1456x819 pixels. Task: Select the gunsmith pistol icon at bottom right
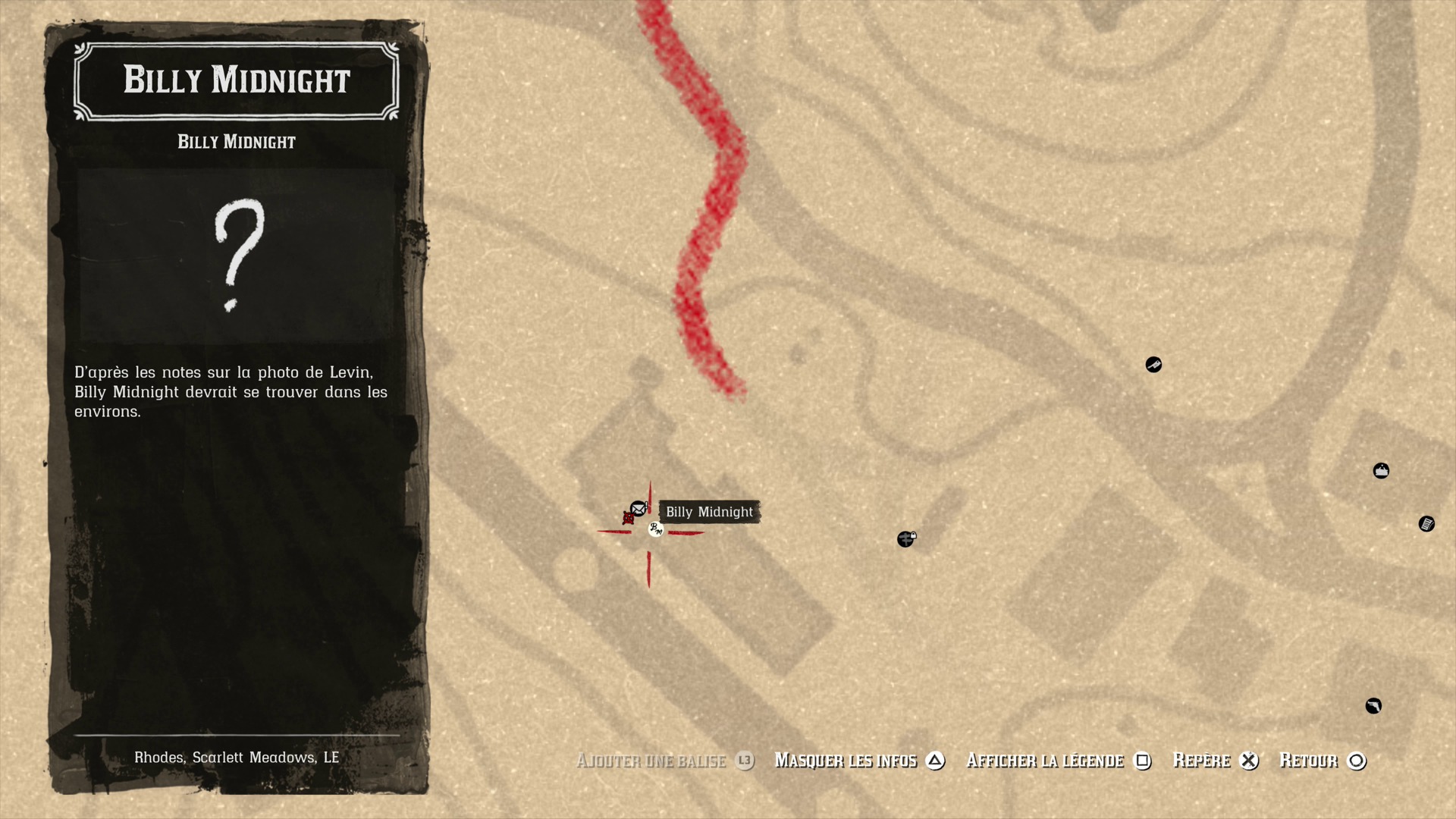[1375, 706]
